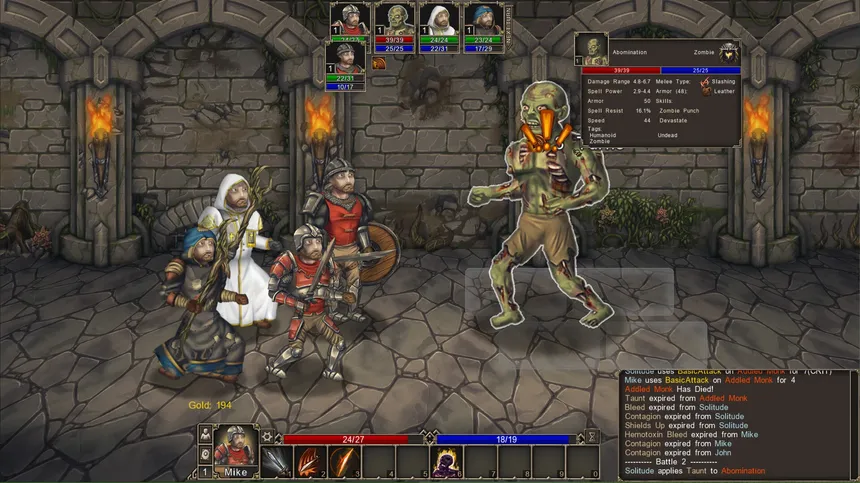
Task: Cast the flaming purple skull ability
Action: click(x=443, y=462)
